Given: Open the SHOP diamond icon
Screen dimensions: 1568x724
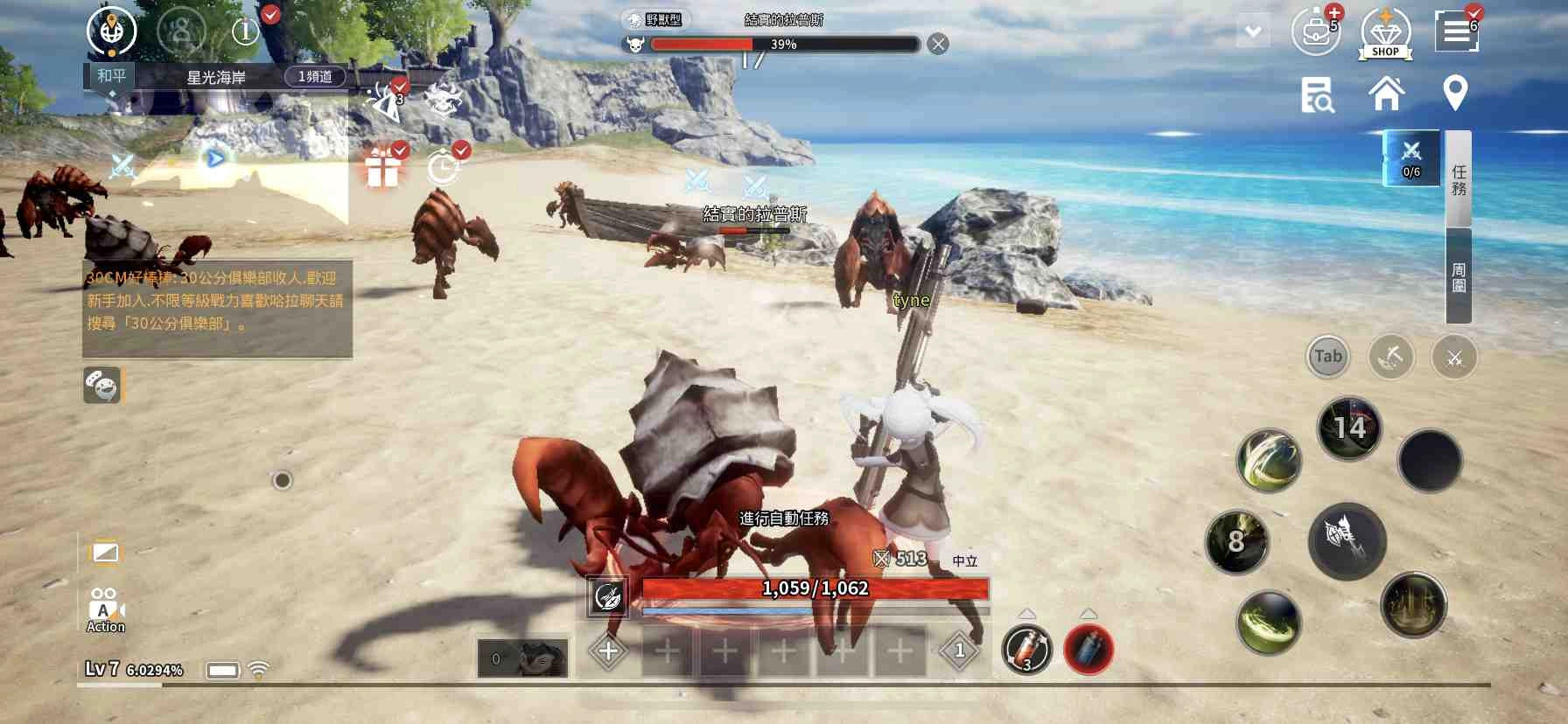Looking at the screenshot, I should click(1385, 33).
